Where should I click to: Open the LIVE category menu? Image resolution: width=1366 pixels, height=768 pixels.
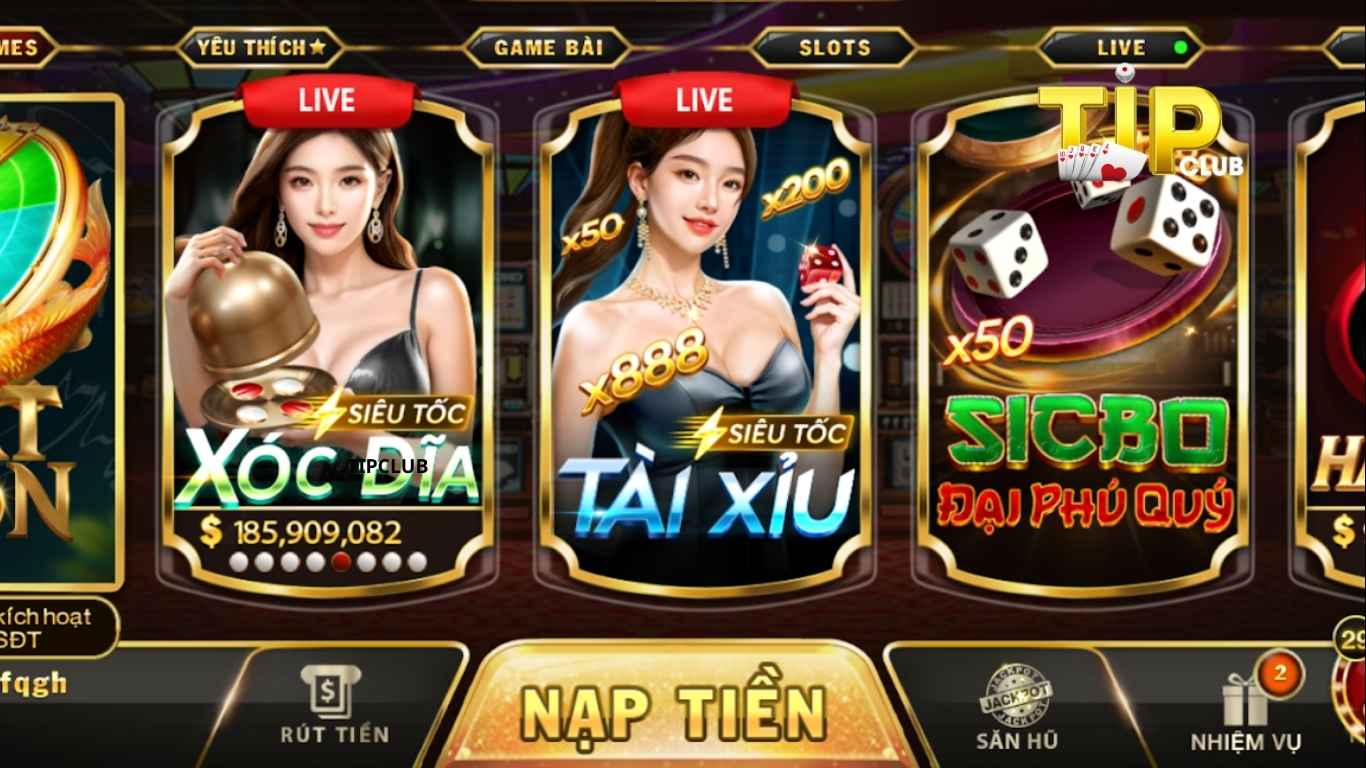coord(1121,46)
